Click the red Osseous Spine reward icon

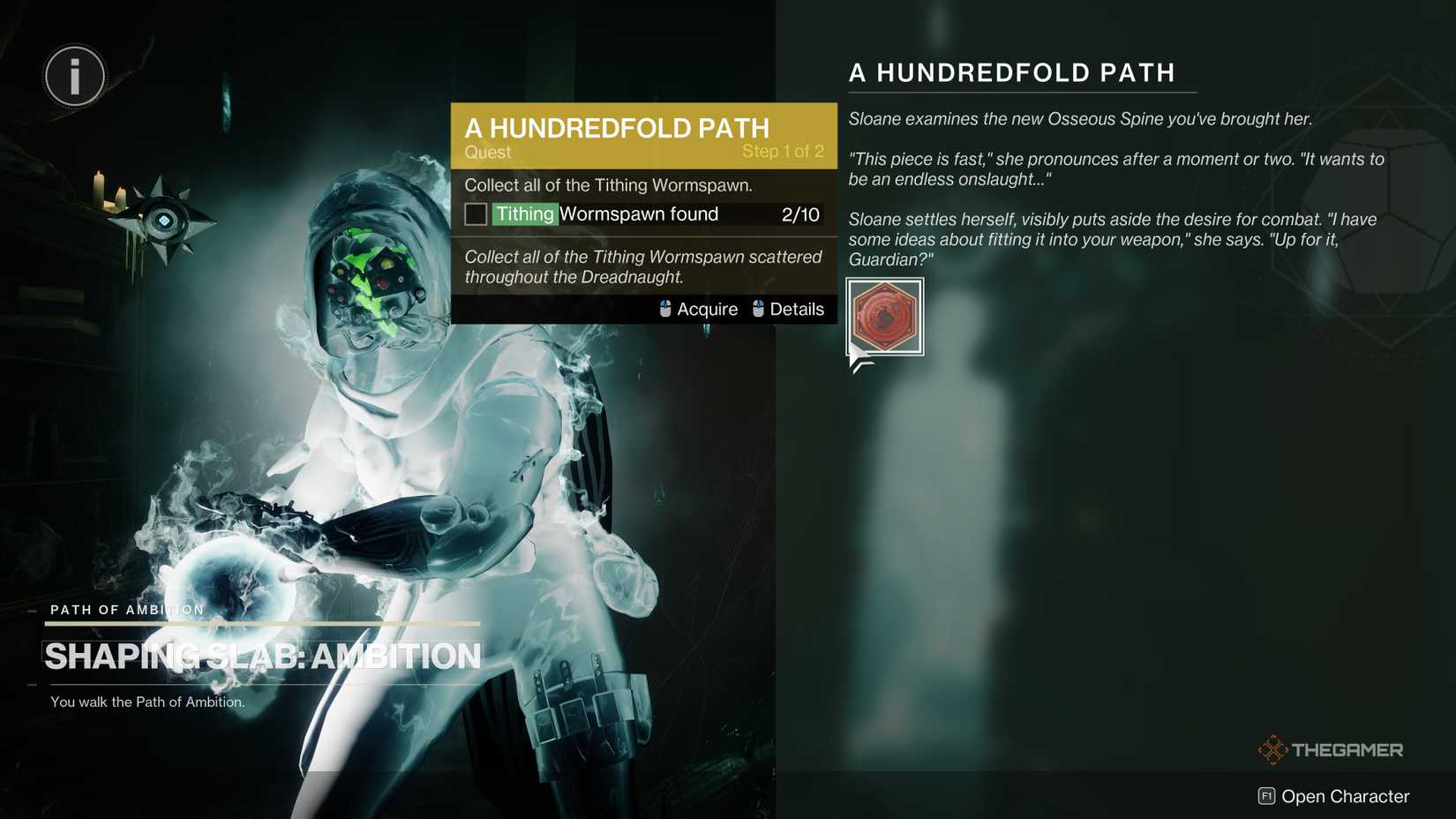[884, 317]
